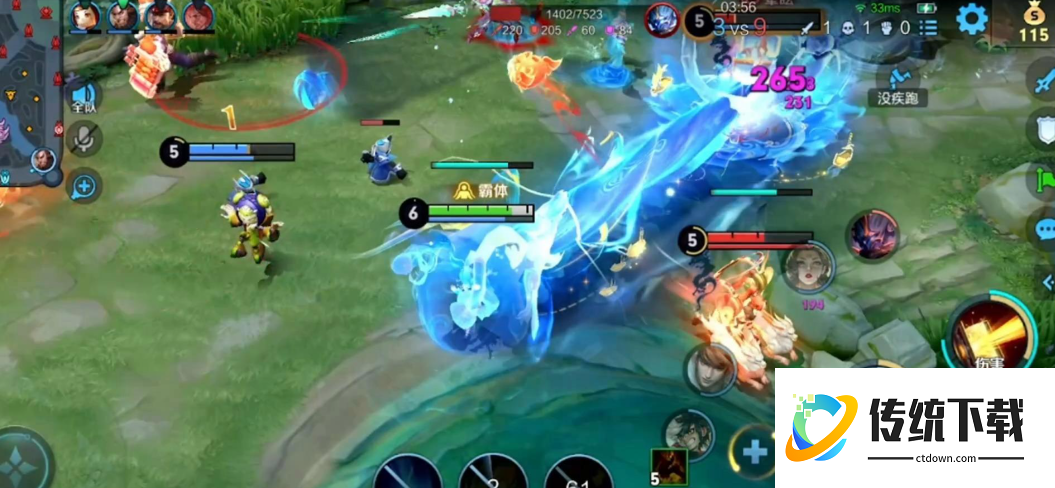This screenshot has width=1055, height=488.
Task: Show the scoreboard list icon
Action: click(x=928, y=28)
